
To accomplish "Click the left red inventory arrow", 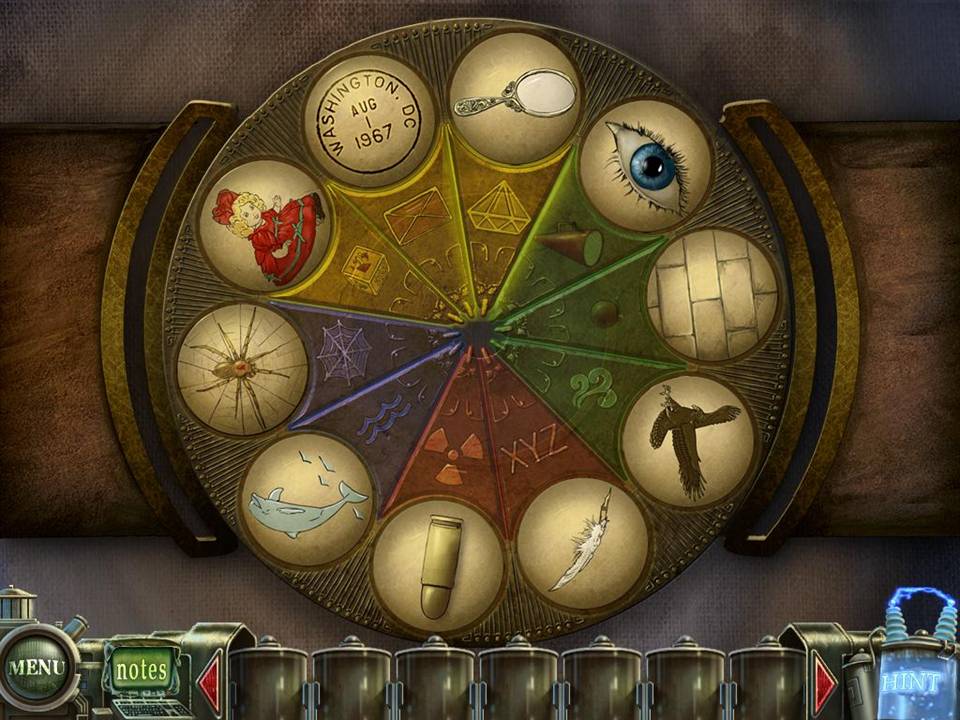I will pyautogui.click(x=210, y=684).
